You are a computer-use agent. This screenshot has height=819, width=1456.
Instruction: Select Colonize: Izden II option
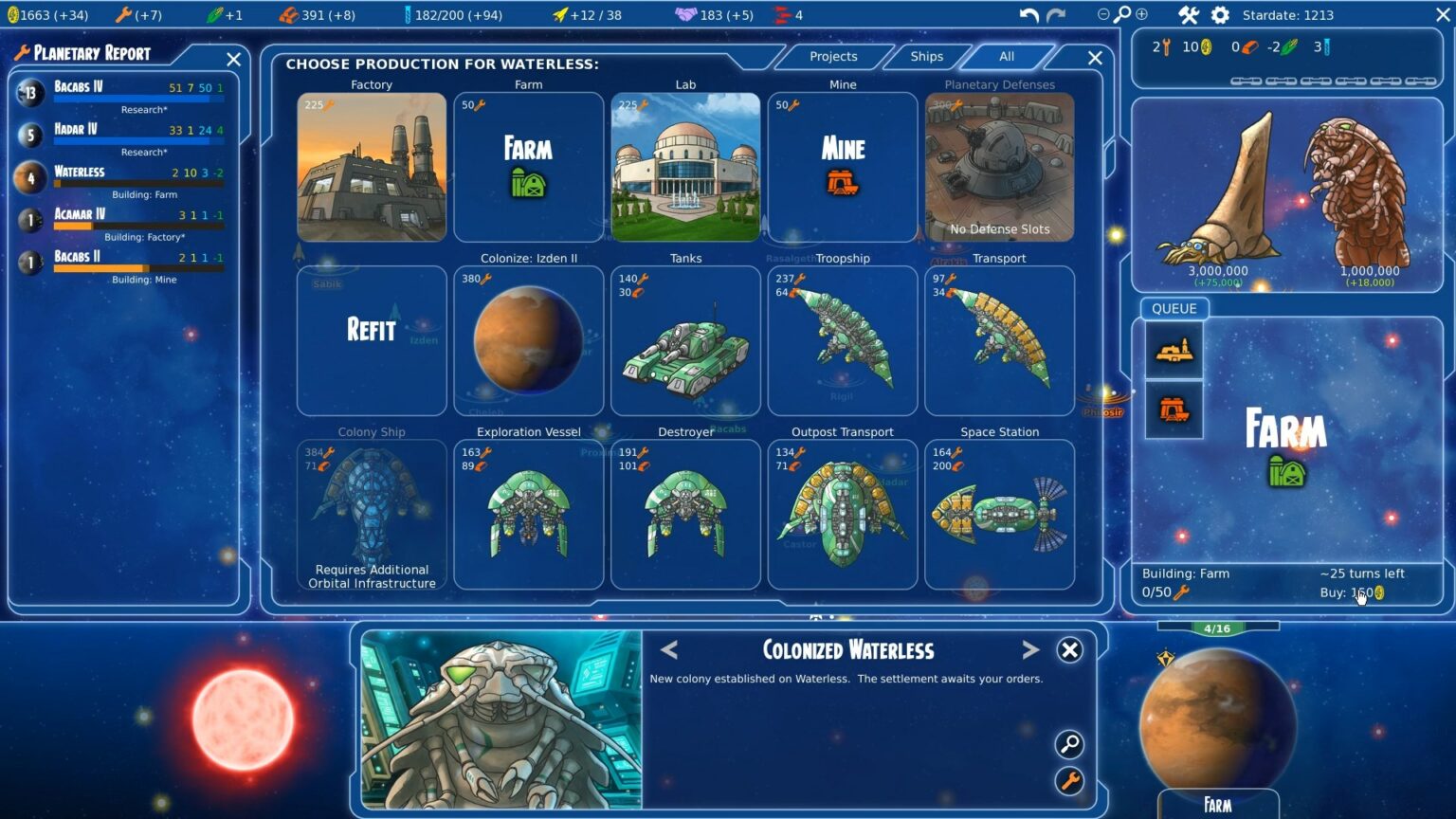click(x=528, y=340)
